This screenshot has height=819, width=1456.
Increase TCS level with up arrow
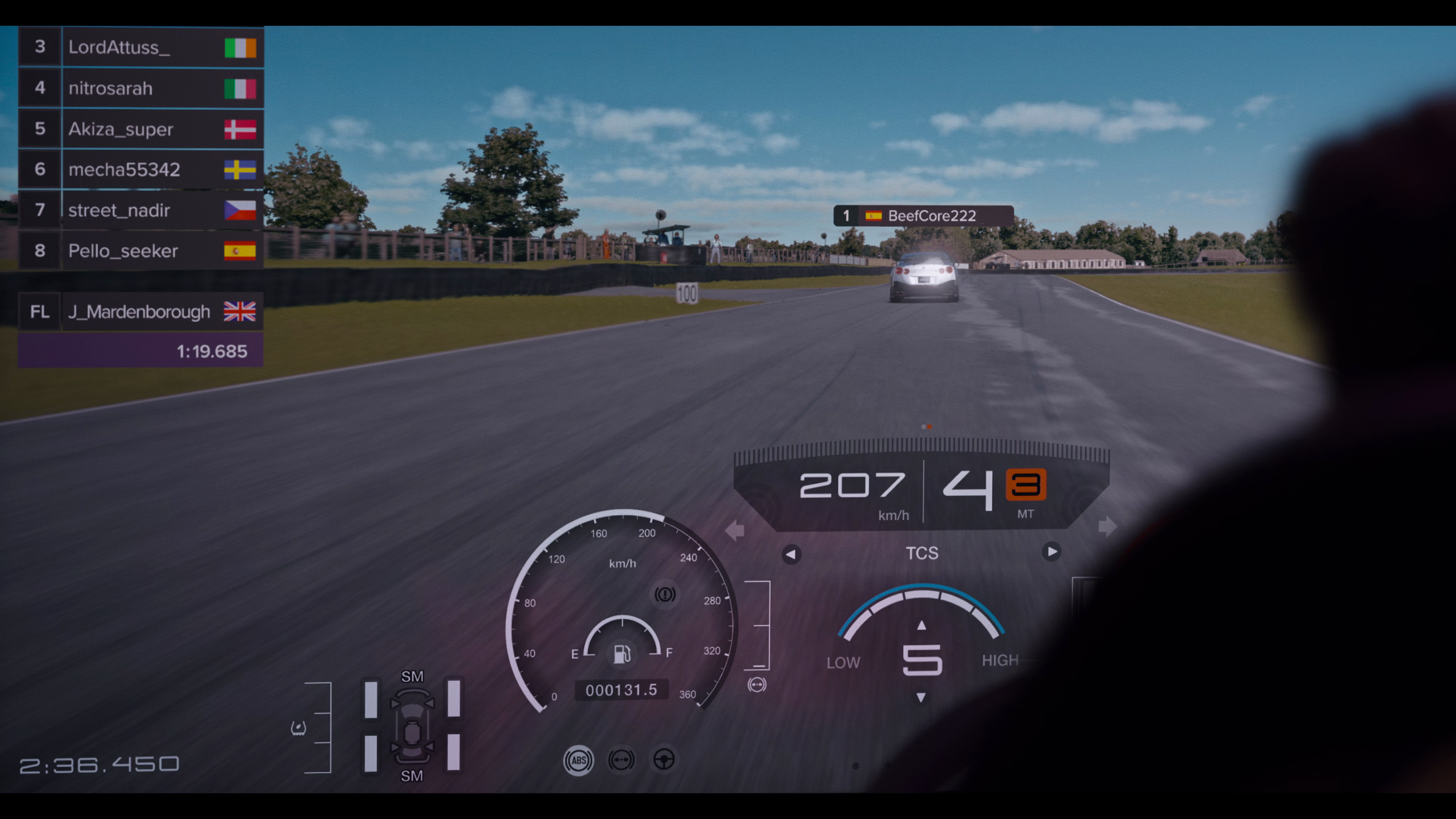[x=921, y=625]
